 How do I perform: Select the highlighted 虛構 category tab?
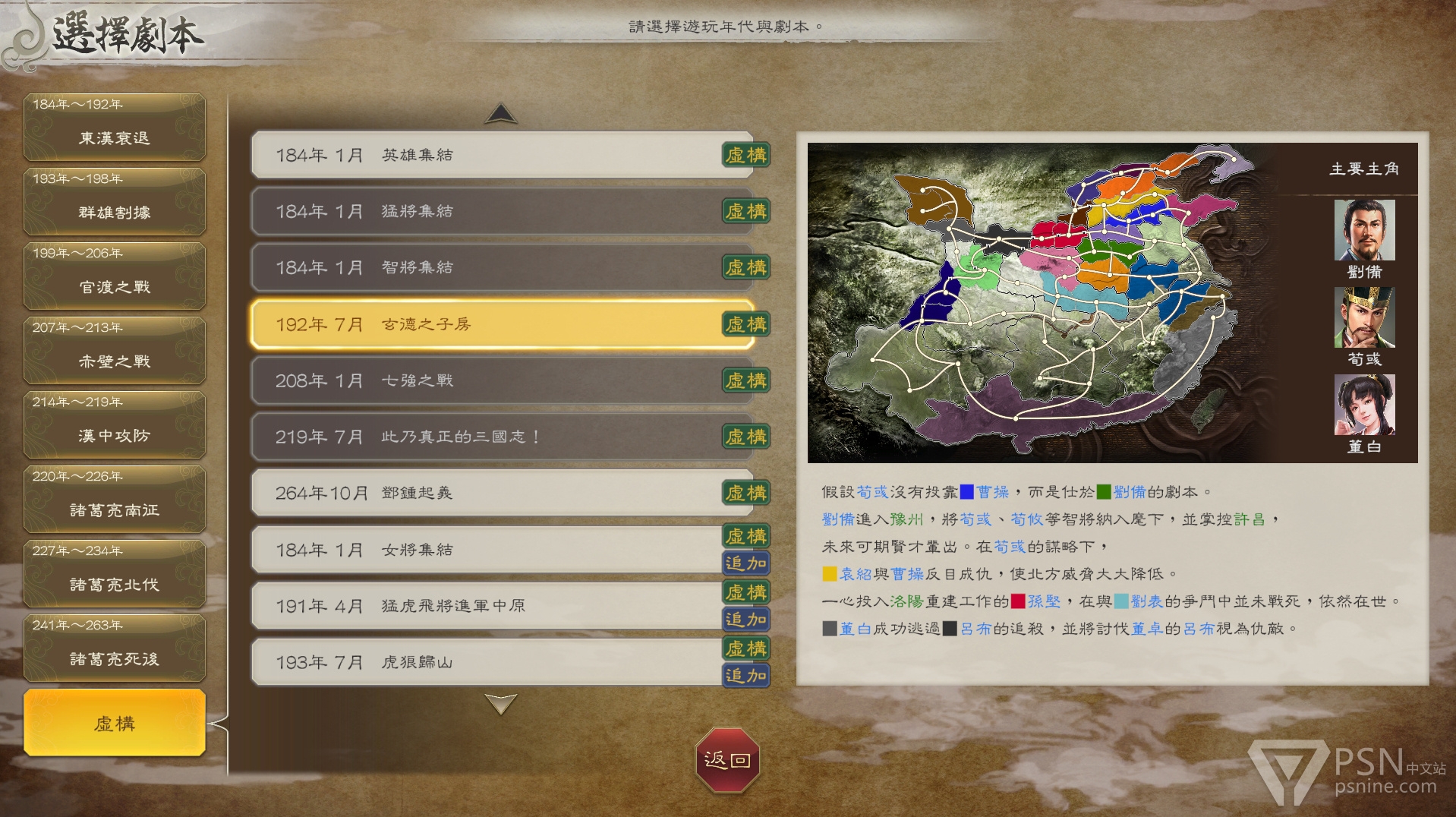point(115,723)
